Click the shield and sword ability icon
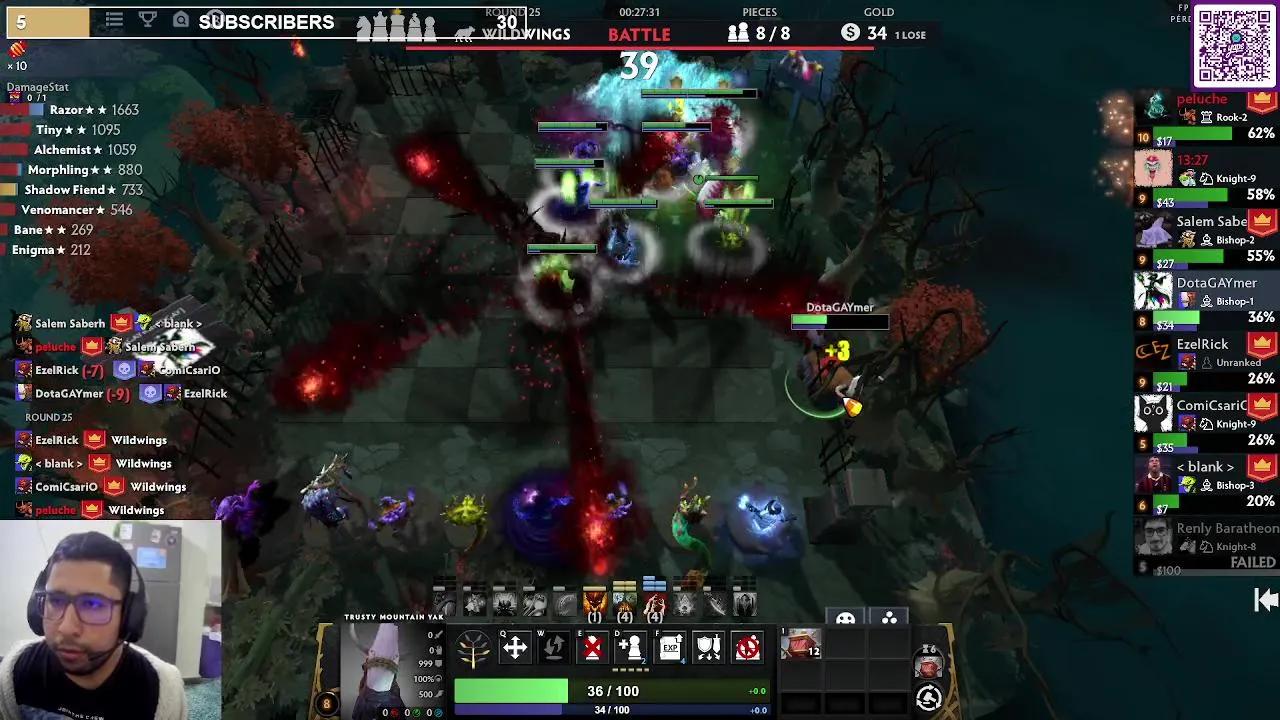This screenshot has width=1280, height=720. point(708,648)
